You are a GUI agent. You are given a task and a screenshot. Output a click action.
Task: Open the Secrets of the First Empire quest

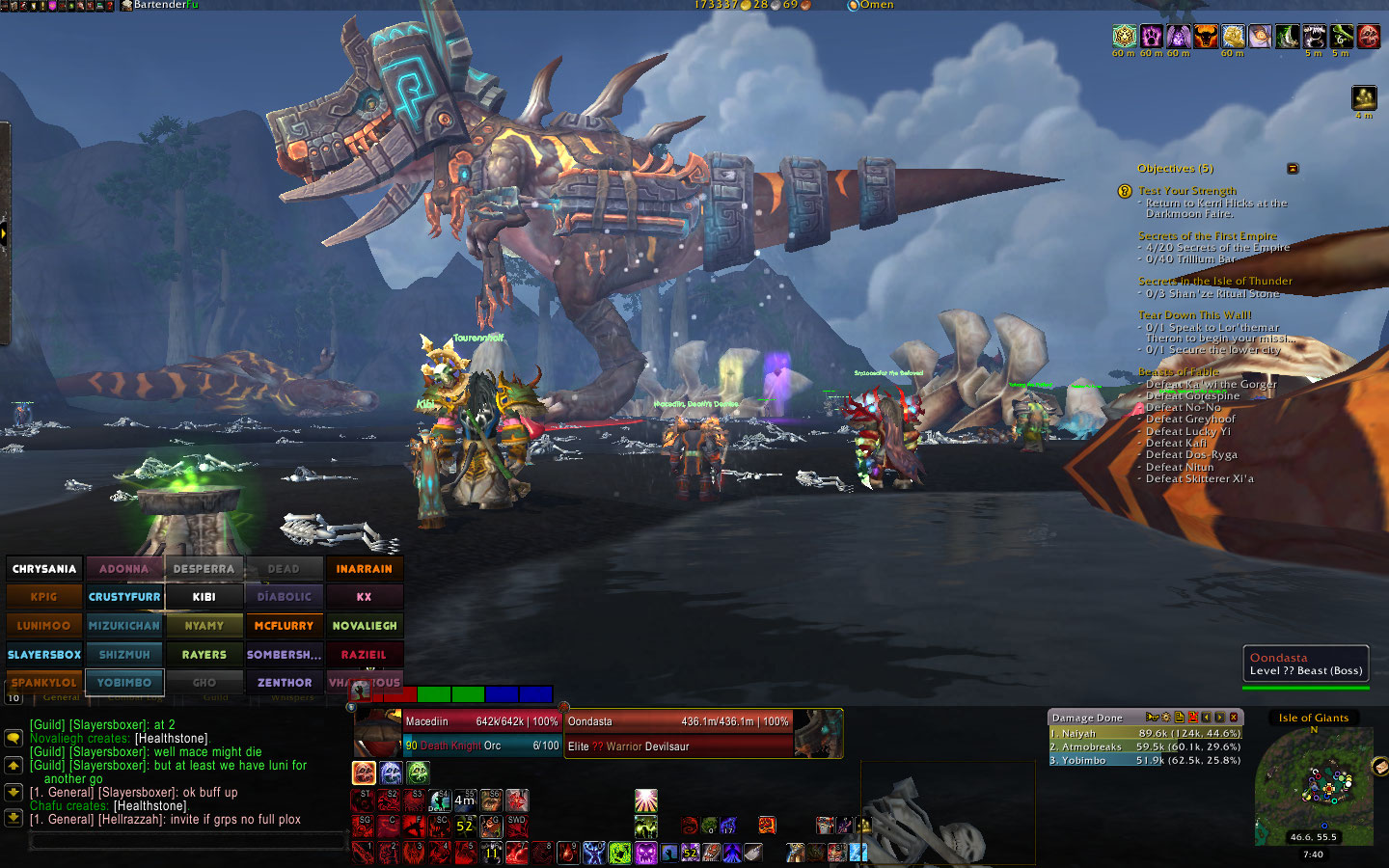pos(1207,235)
